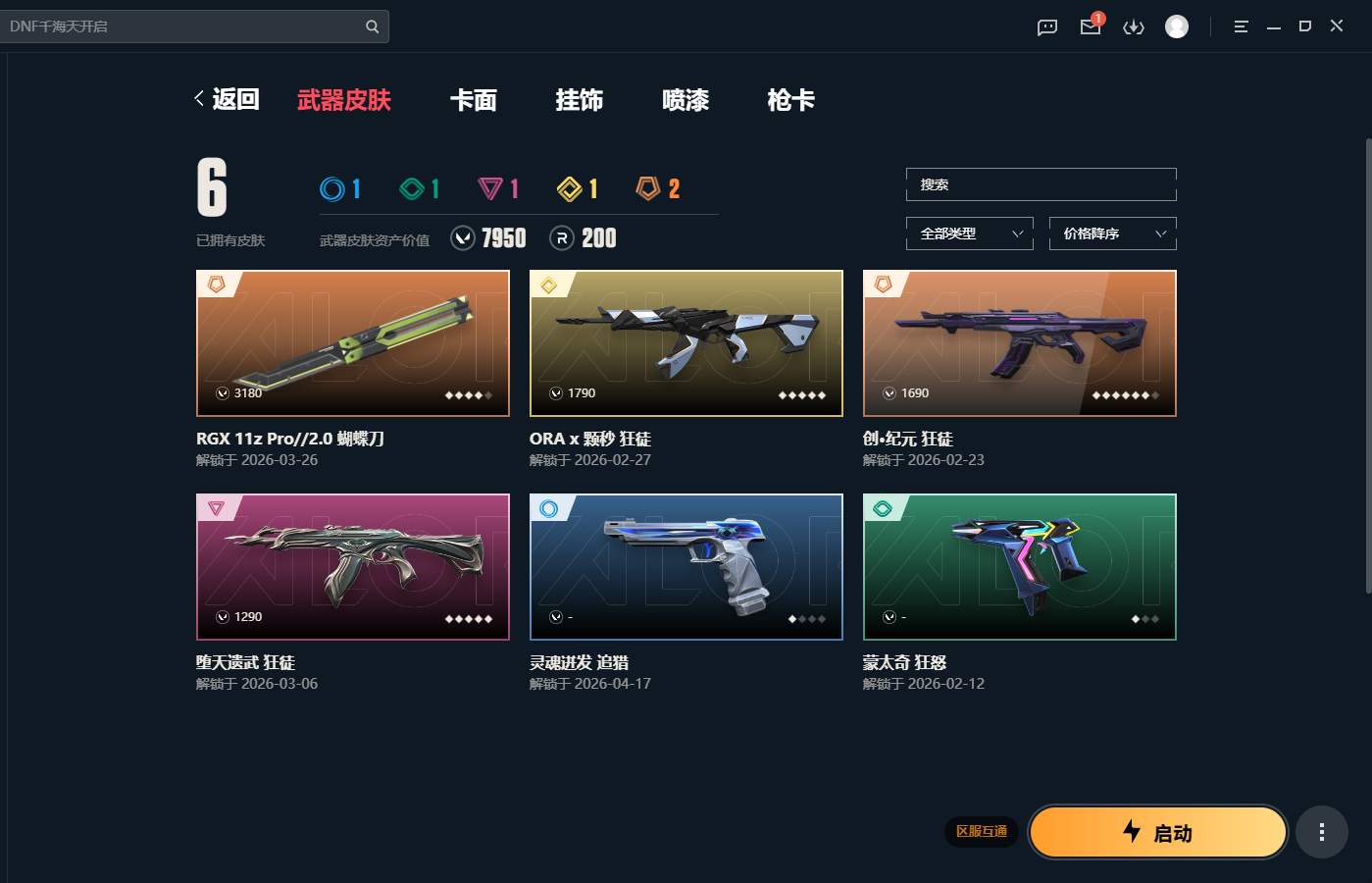Close the launcher window
The width and height of the screenshot is (1372, 883).
click(x=1337, y=26)
